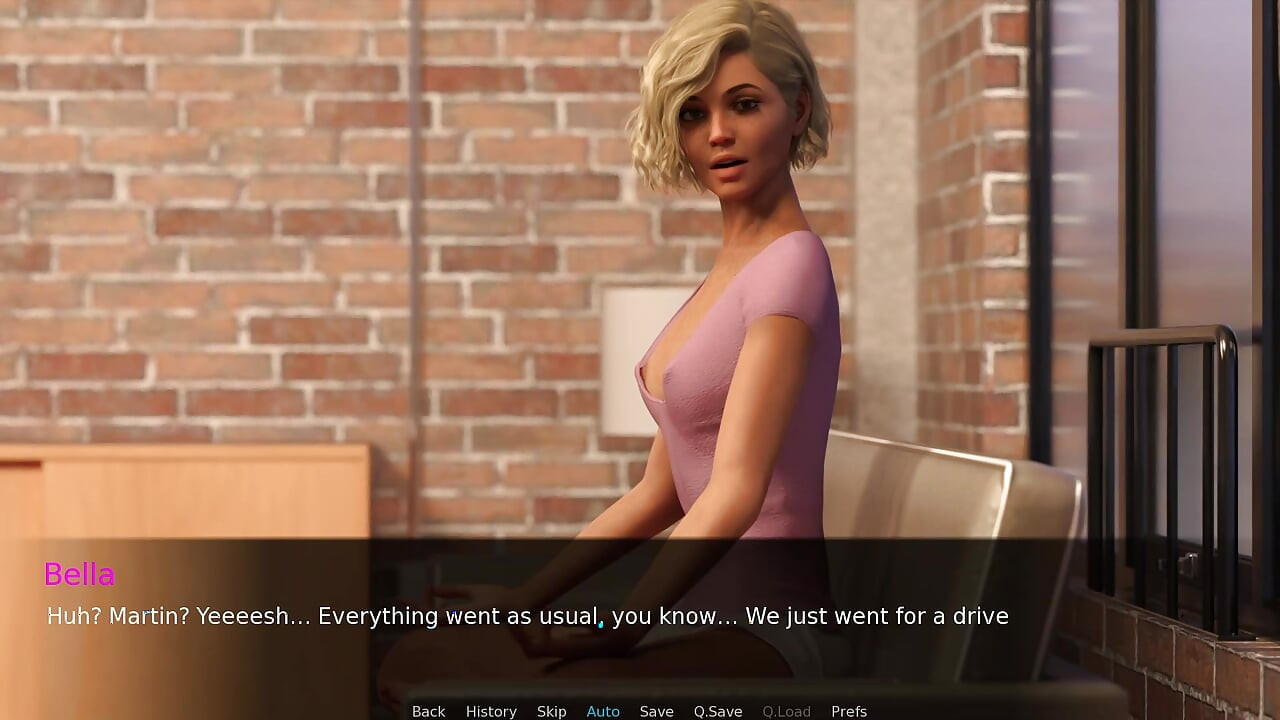Image resolution: width=1280 pixels, height=720 pixels.
Task: Click the grayed-out Q.Load option
Action: click(786, 711)
